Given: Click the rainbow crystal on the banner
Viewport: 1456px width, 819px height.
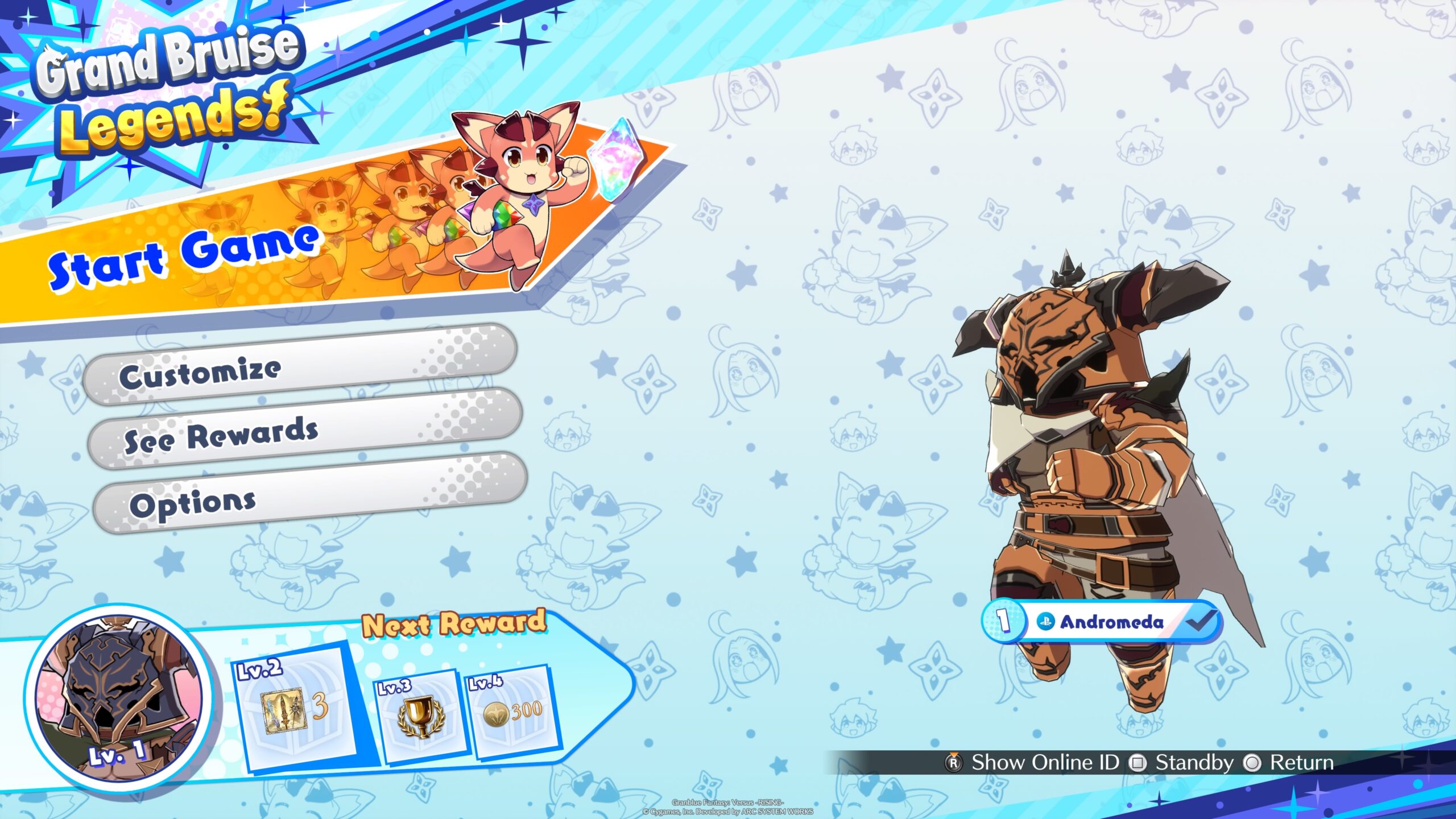Looking at the screenshot, I should (617, 159).
